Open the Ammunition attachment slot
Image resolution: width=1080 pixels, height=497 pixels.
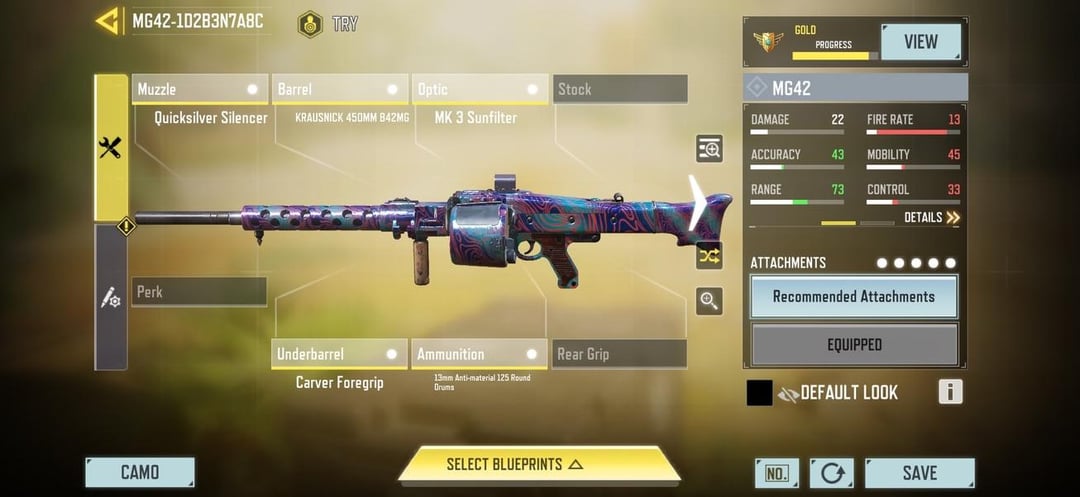point(479,354)
